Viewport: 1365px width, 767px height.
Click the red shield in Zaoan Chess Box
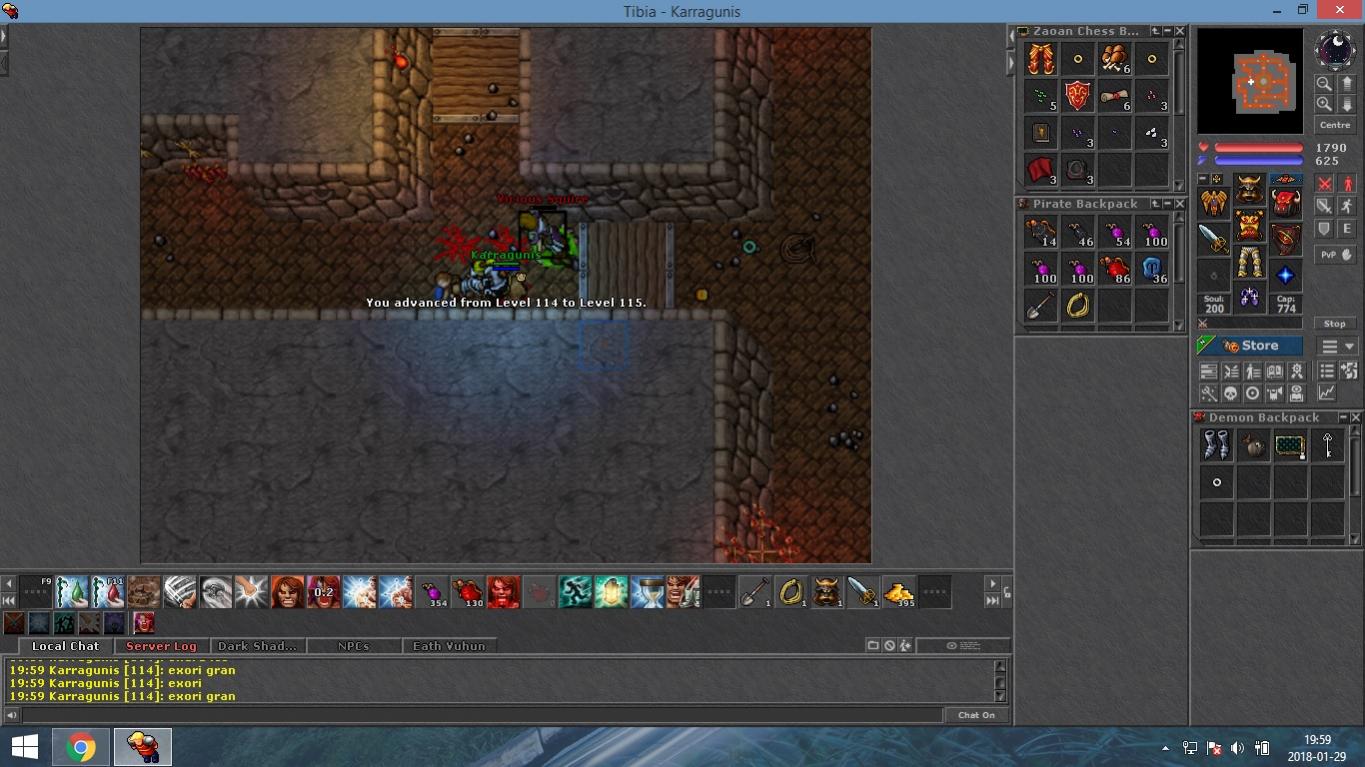[1078, 96]
